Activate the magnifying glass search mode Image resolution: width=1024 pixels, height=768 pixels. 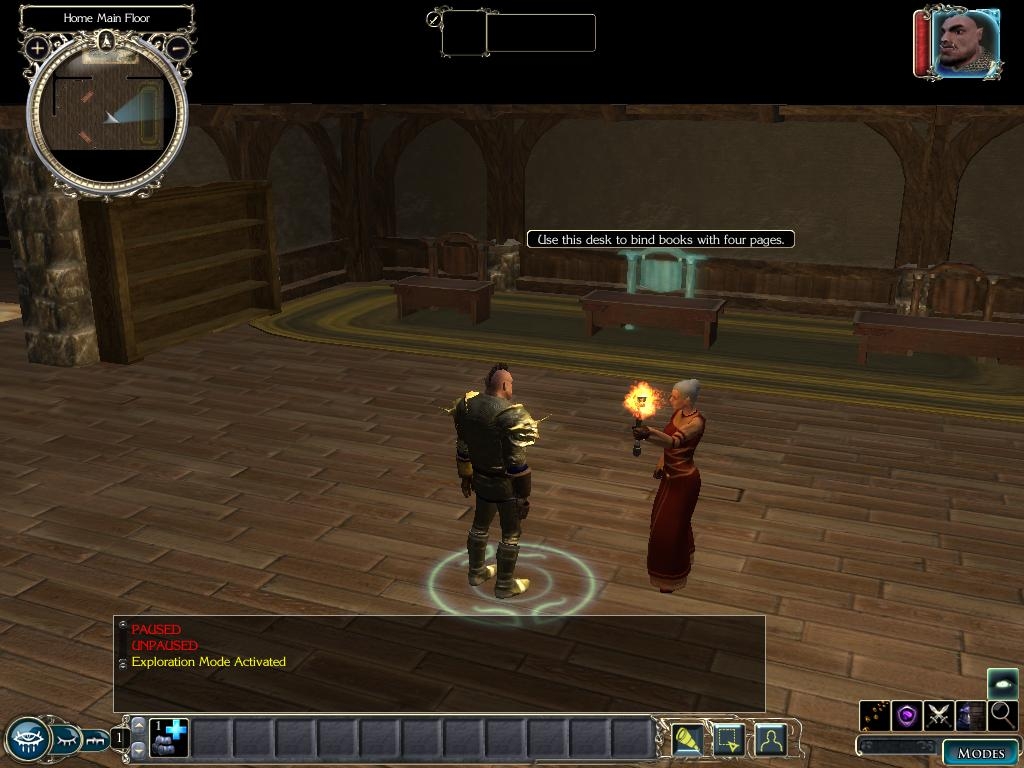pyautogui.click(x=1002, y=715)
